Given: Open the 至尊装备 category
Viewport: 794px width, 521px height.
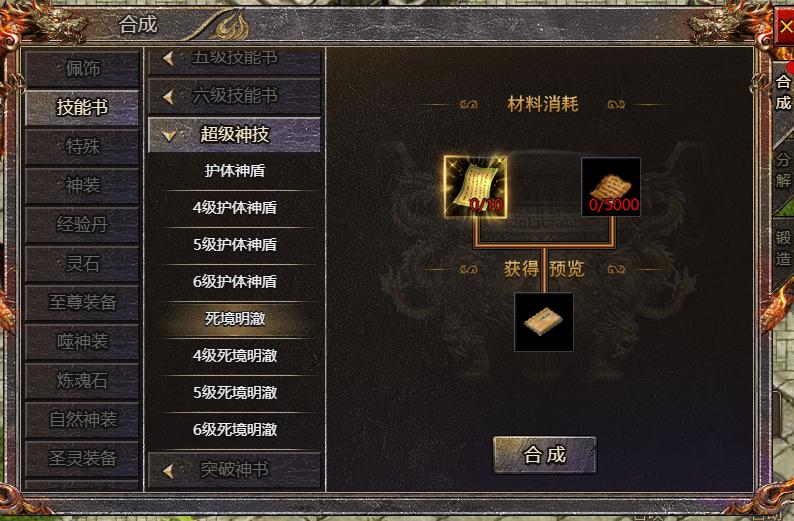Looking at the screenshot, I should [82, 302].
